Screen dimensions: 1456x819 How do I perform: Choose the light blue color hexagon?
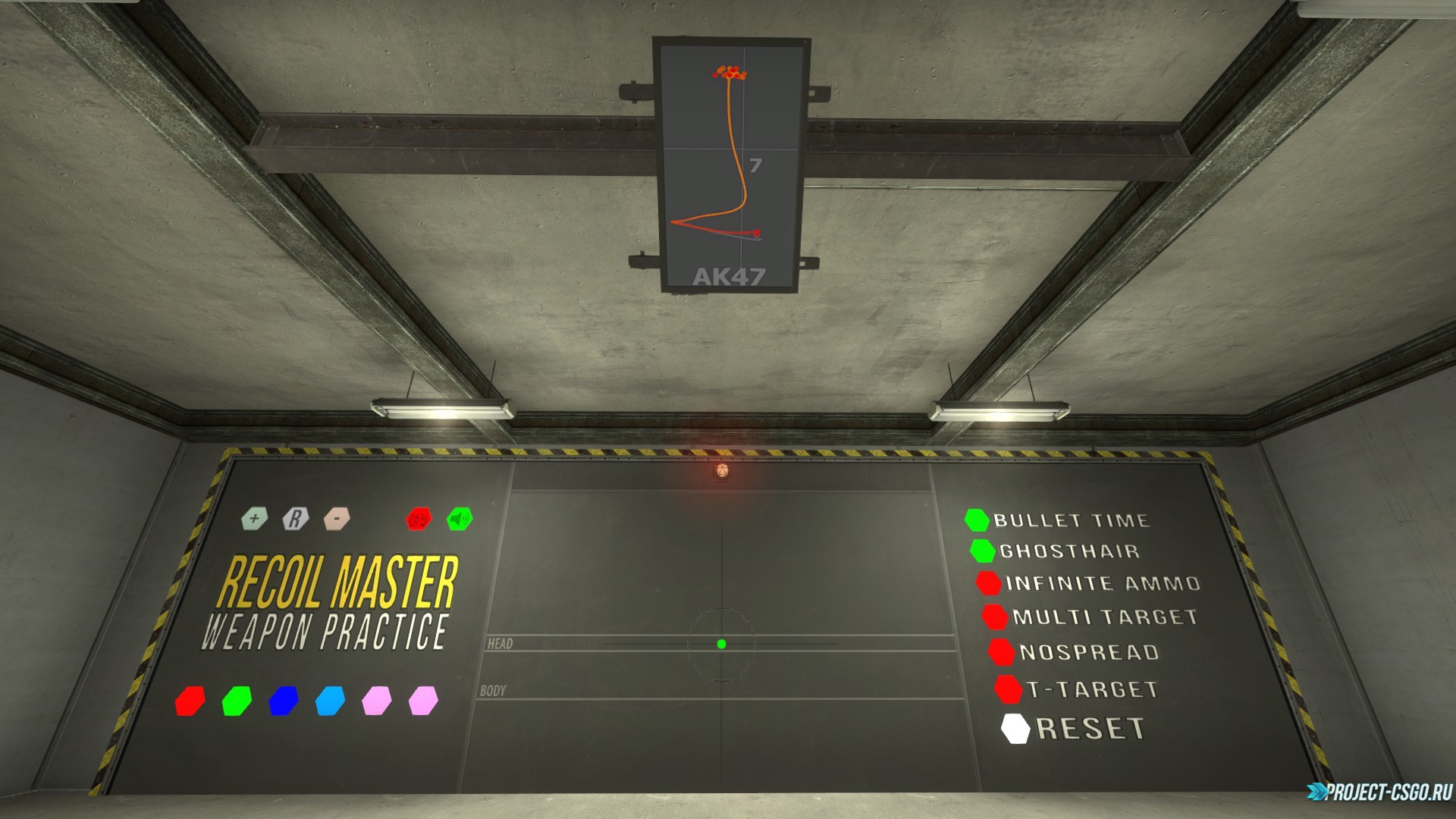(330, 701)
